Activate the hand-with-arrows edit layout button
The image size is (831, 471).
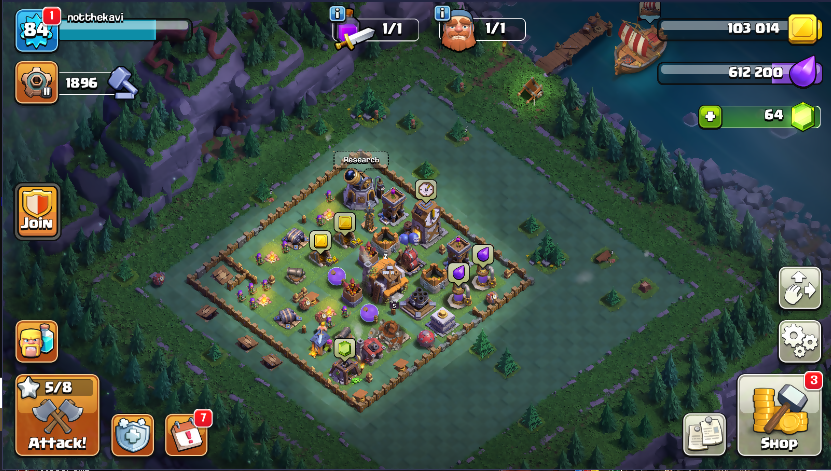[799, 288]
